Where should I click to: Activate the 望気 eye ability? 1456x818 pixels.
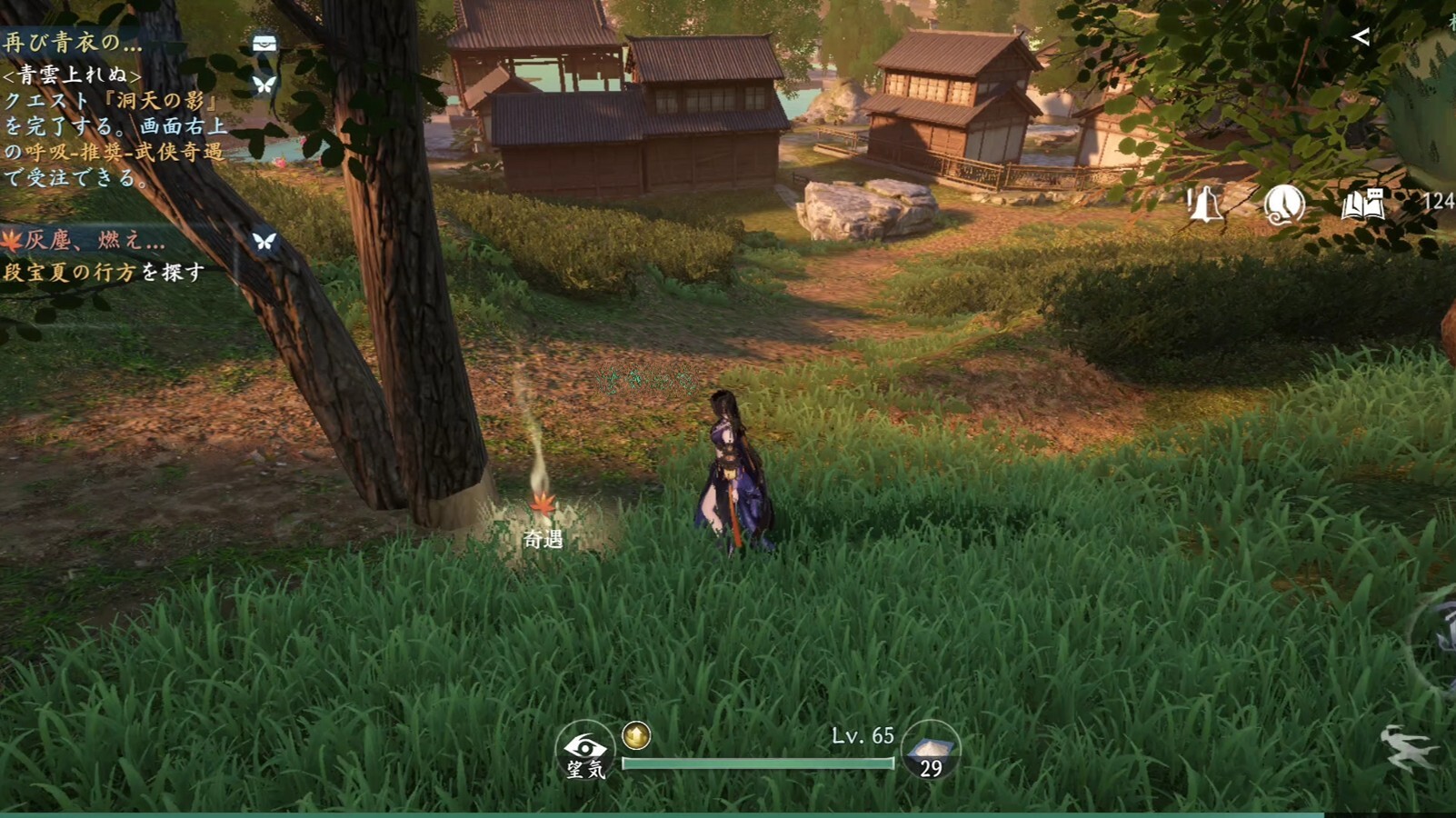[585, 753]
